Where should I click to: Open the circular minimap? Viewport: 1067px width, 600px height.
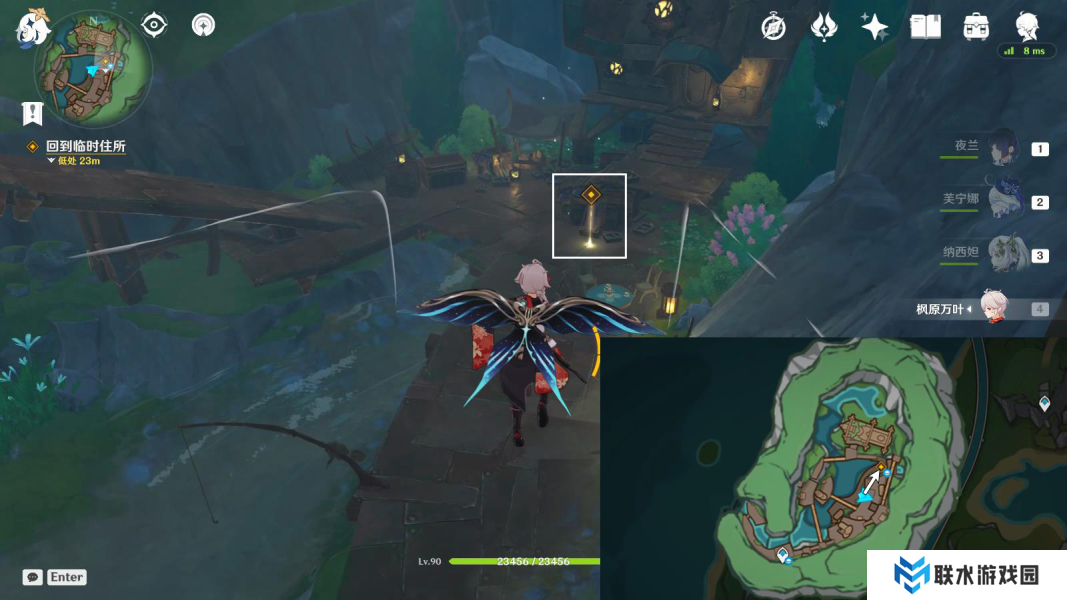coord(92,69)
